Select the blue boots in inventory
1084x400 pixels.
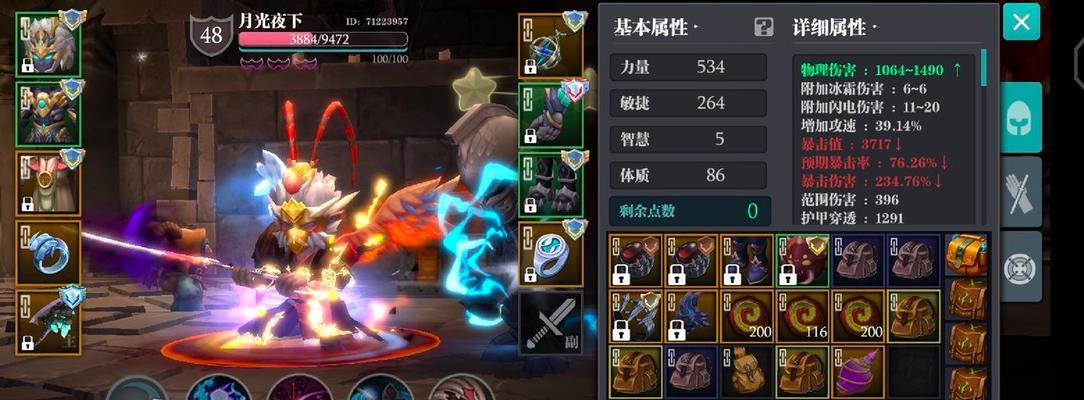(x=746, y=260)
